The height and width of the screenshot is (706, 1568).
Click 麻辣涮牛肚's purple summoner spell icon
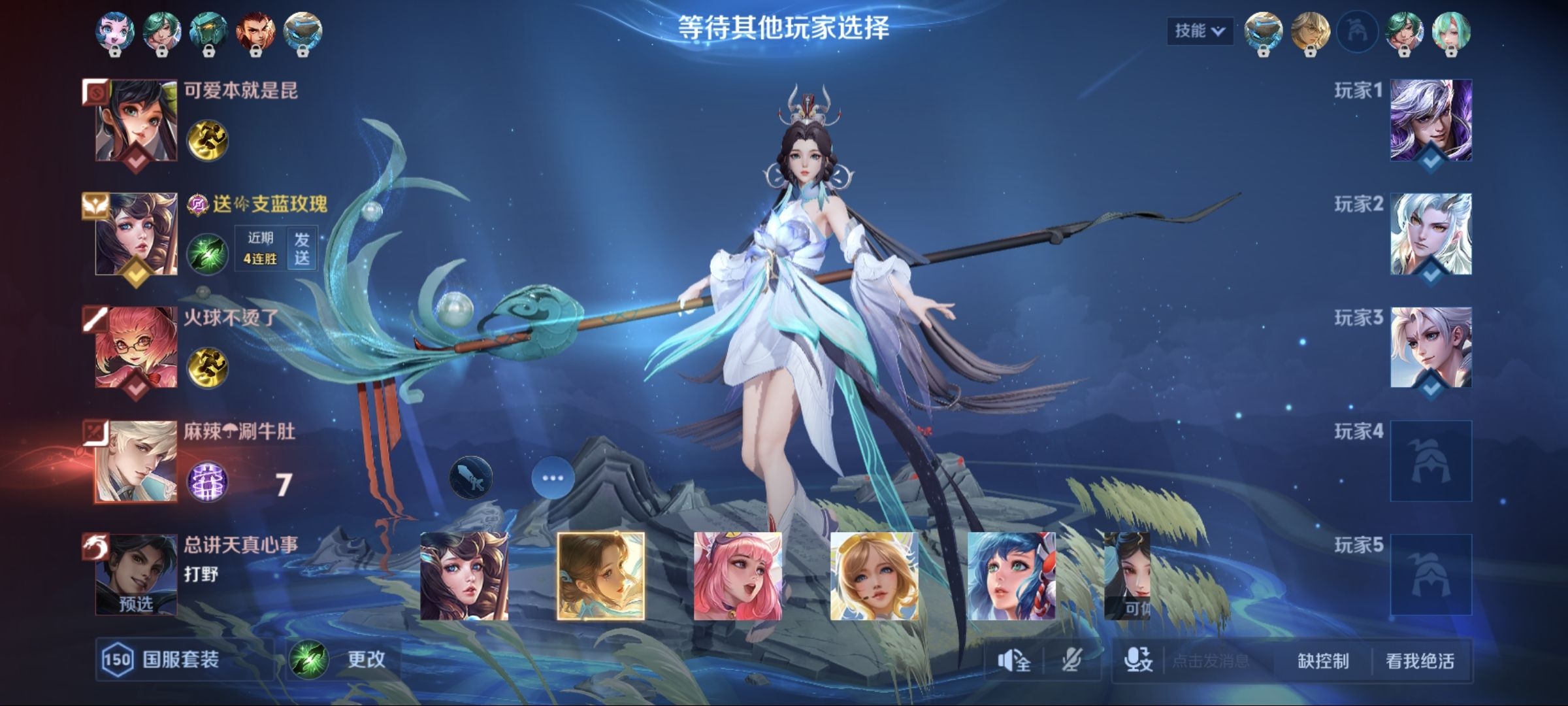point(208,482)
